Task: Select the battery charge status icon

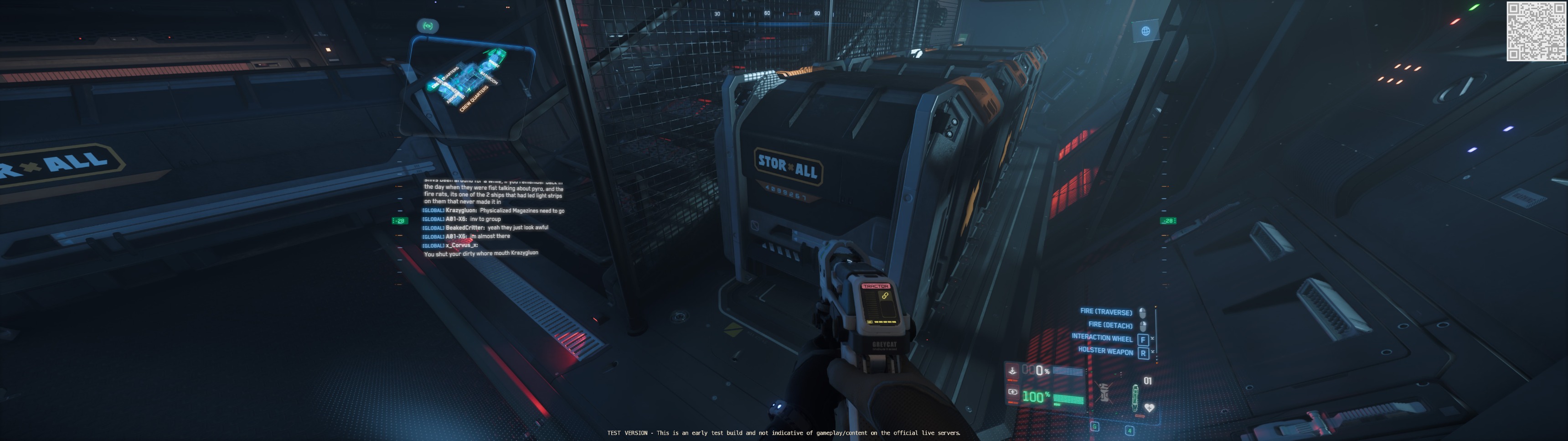Action: point(1013,392)
